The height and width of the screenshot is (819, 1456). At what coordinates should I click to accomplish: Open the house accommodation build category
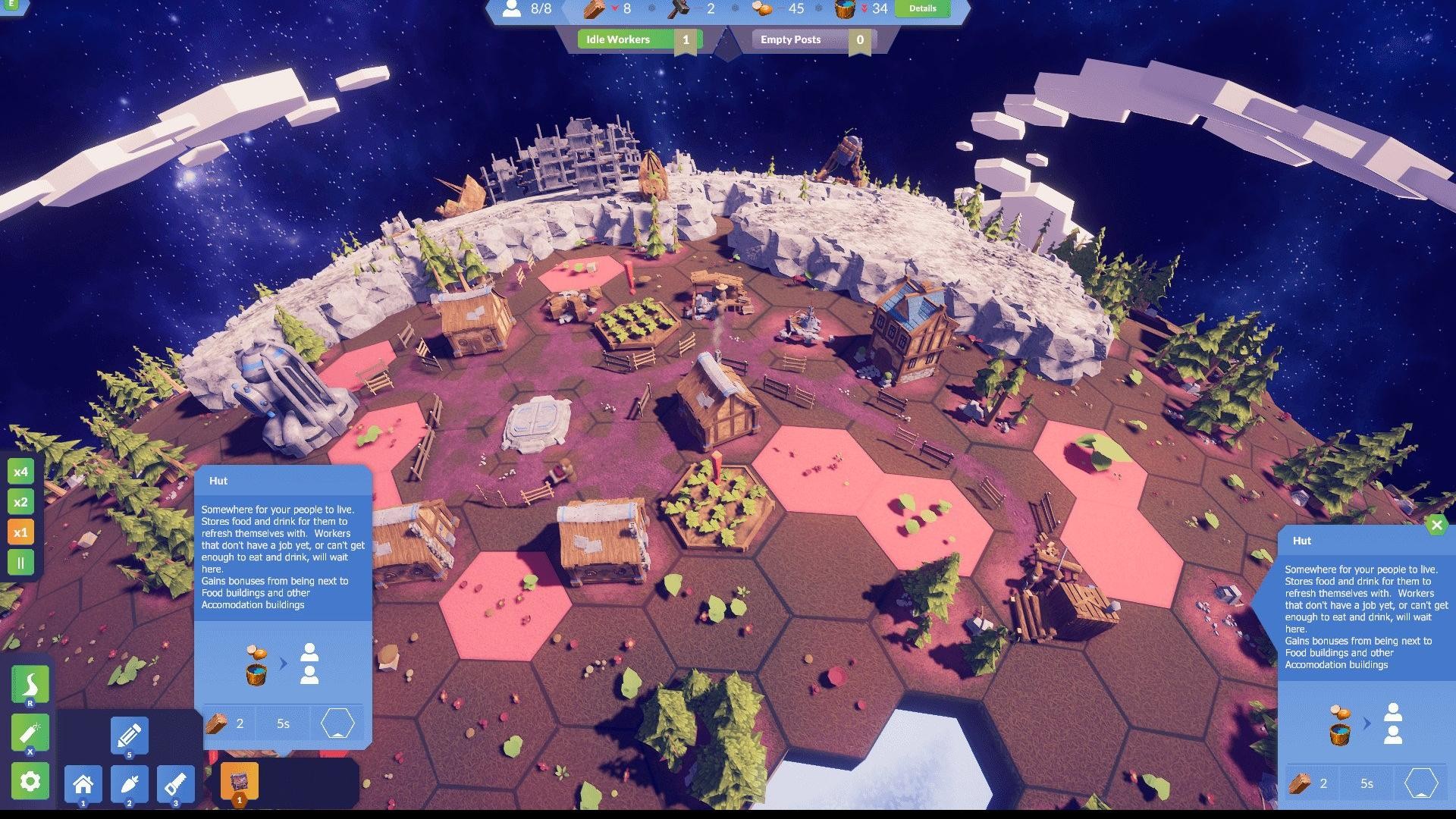(83, 783)
